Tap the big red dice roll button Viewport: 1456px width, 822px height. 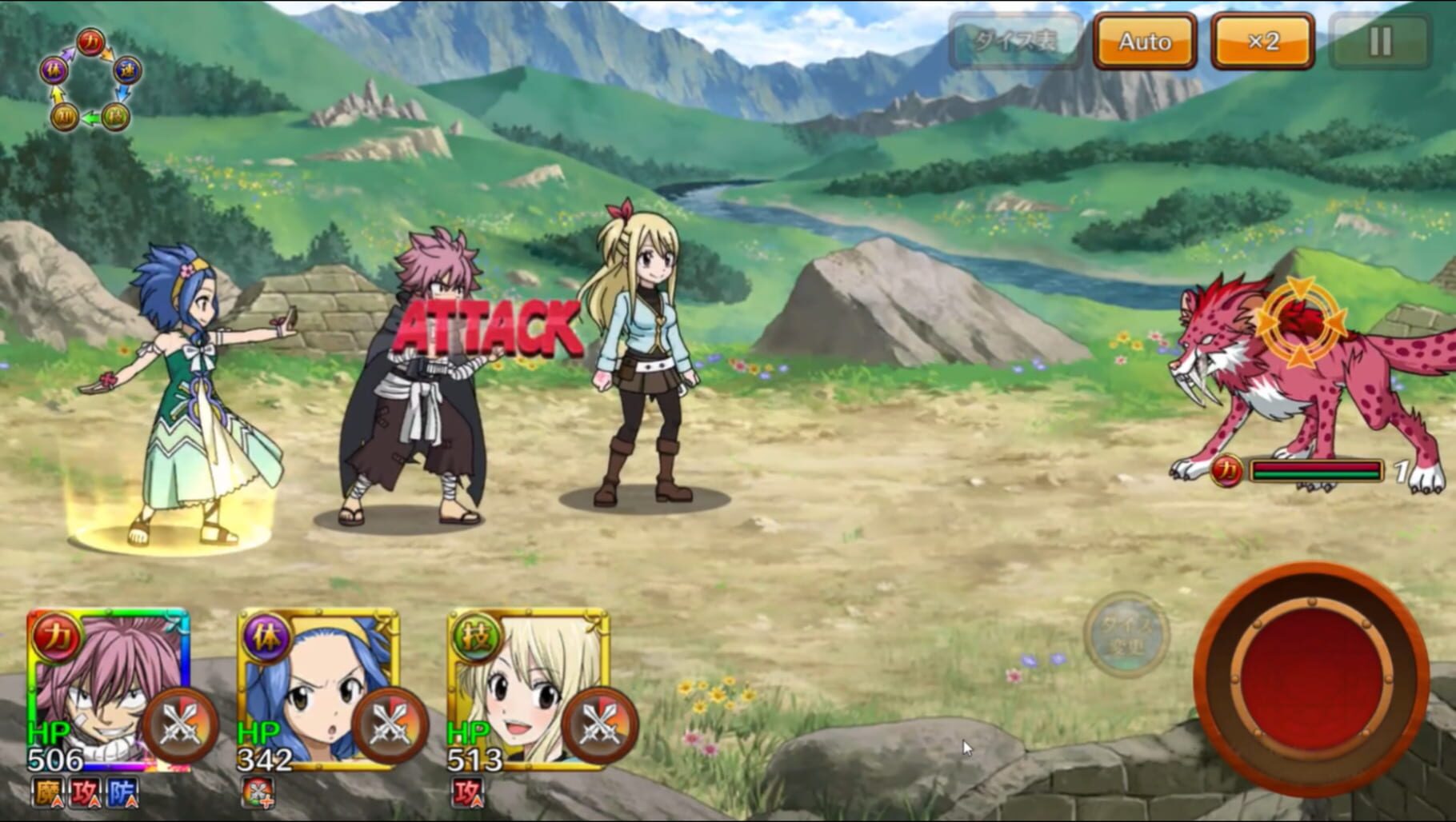[1312, 680]
